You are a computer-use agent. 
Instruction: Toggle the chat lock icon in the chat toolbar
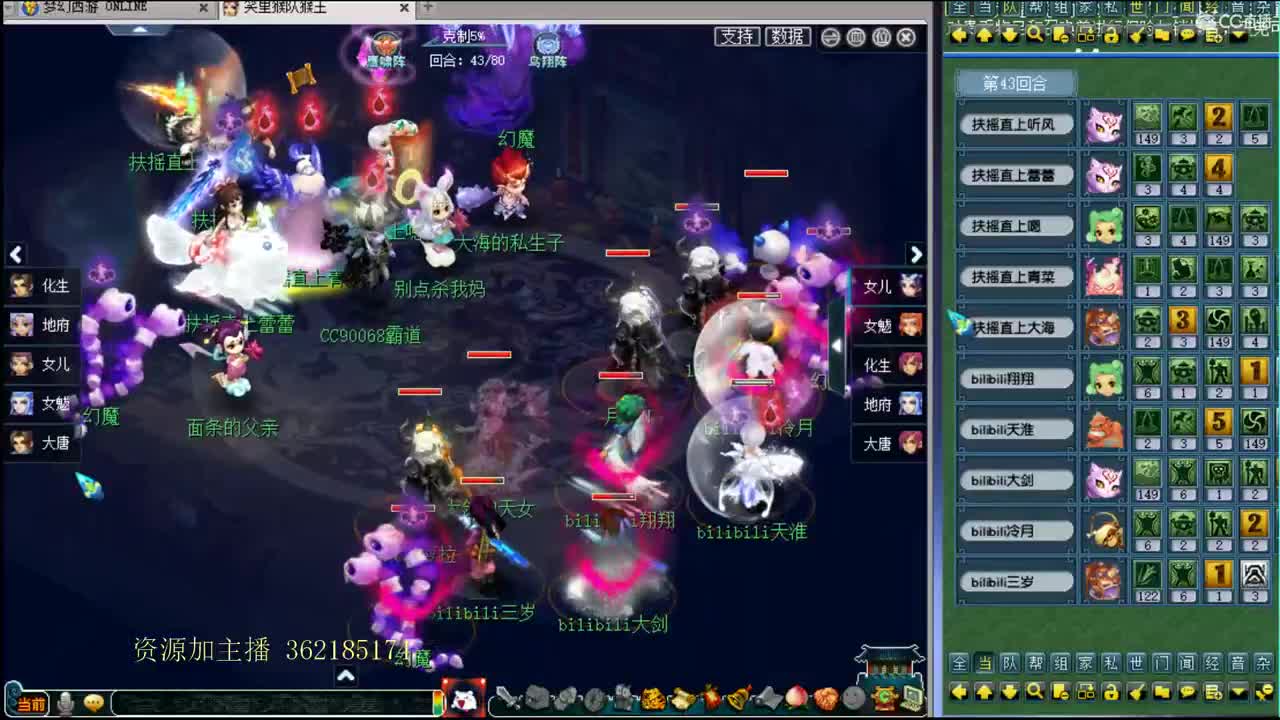click(1111, 692)
